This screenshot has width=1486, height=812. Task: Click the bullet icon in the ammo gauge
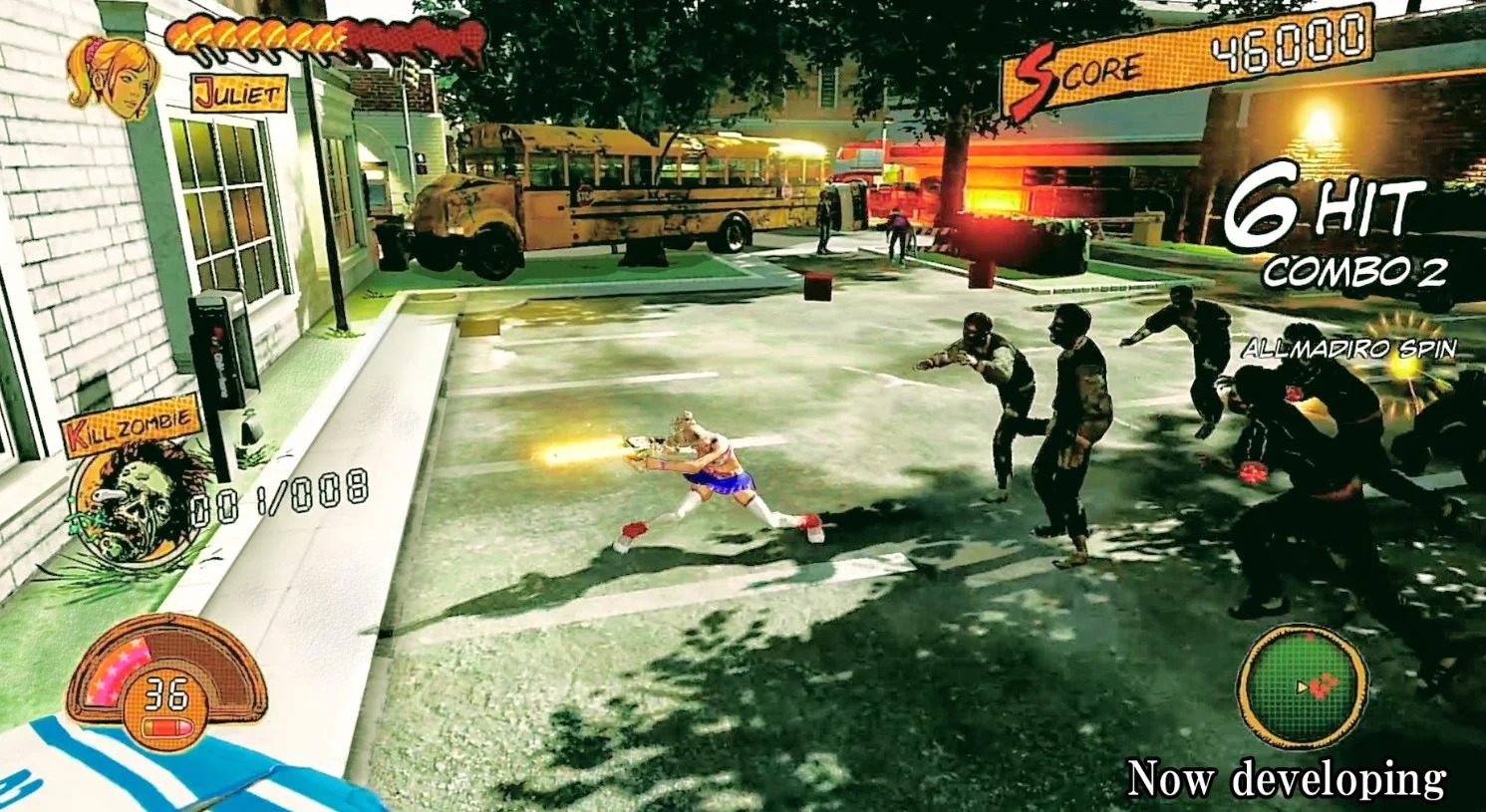165,726
